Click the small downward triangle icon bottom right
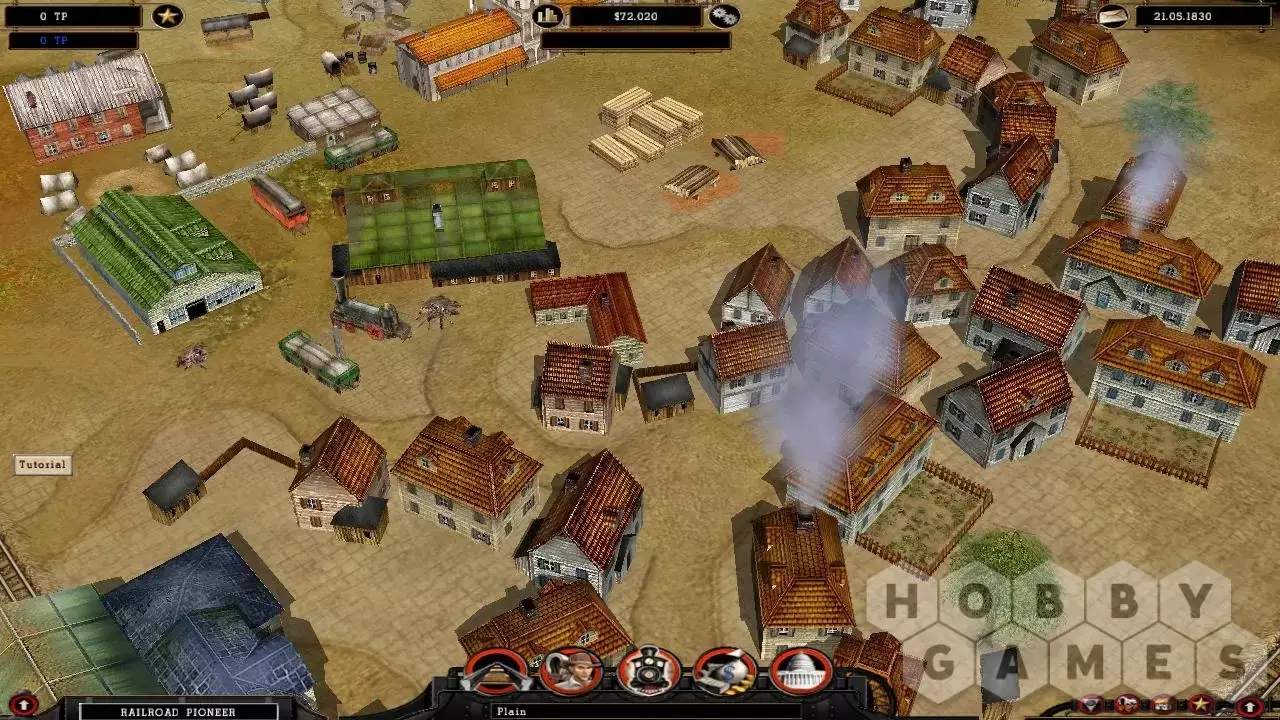This screenshot has height=720, width=1280. point(1091,705)
